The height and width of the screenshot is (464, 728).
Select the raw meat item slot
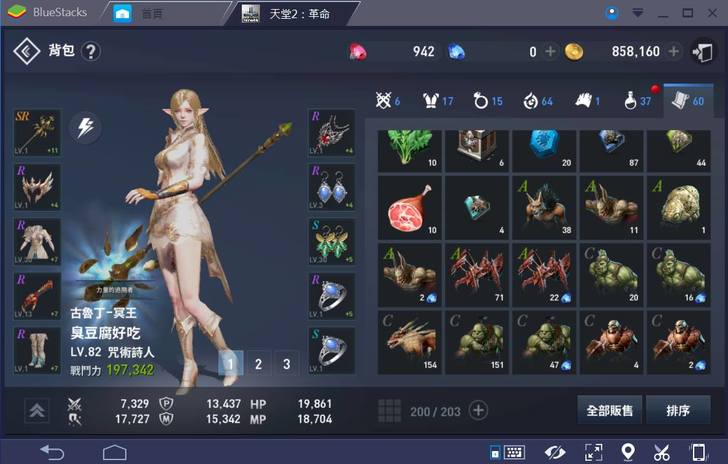[x=408, y=206]
